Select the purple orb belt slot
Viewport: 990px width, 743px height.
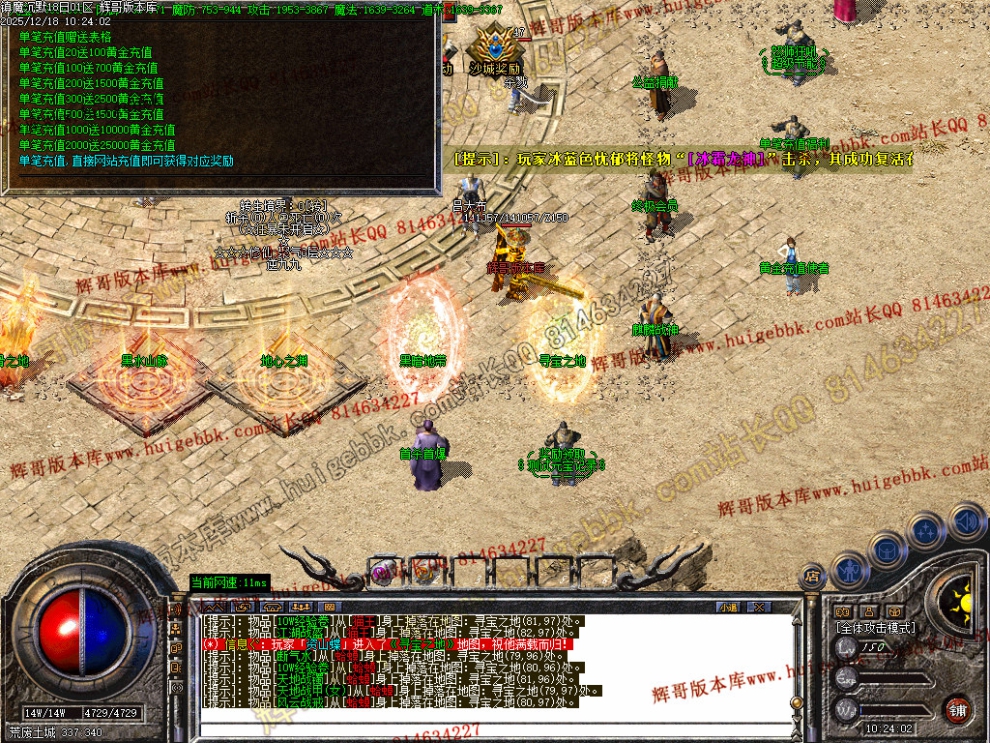[x=381, y=571]
